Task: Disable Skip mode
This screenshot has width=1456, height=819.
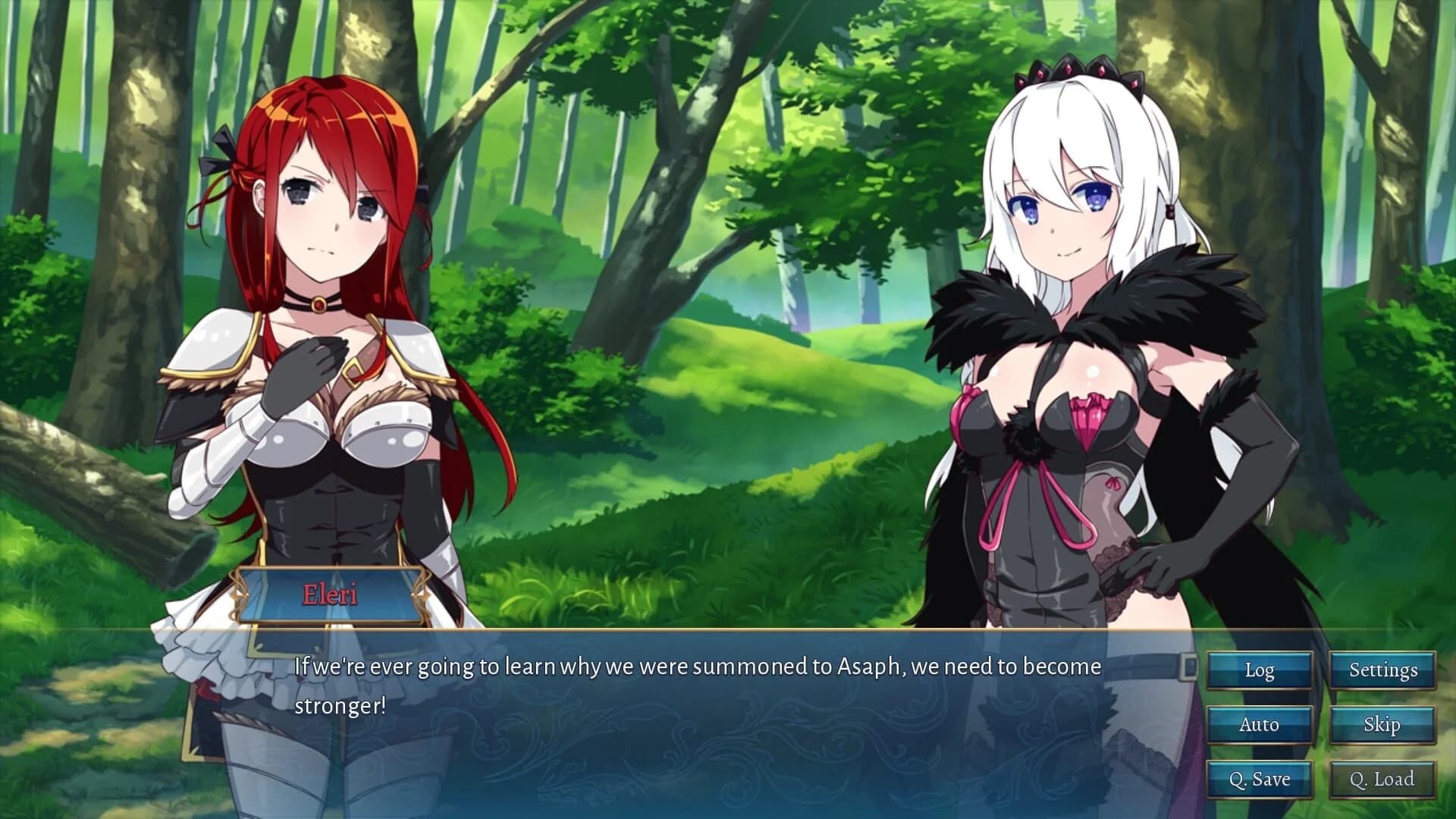Action: (x=1382, y=725)
